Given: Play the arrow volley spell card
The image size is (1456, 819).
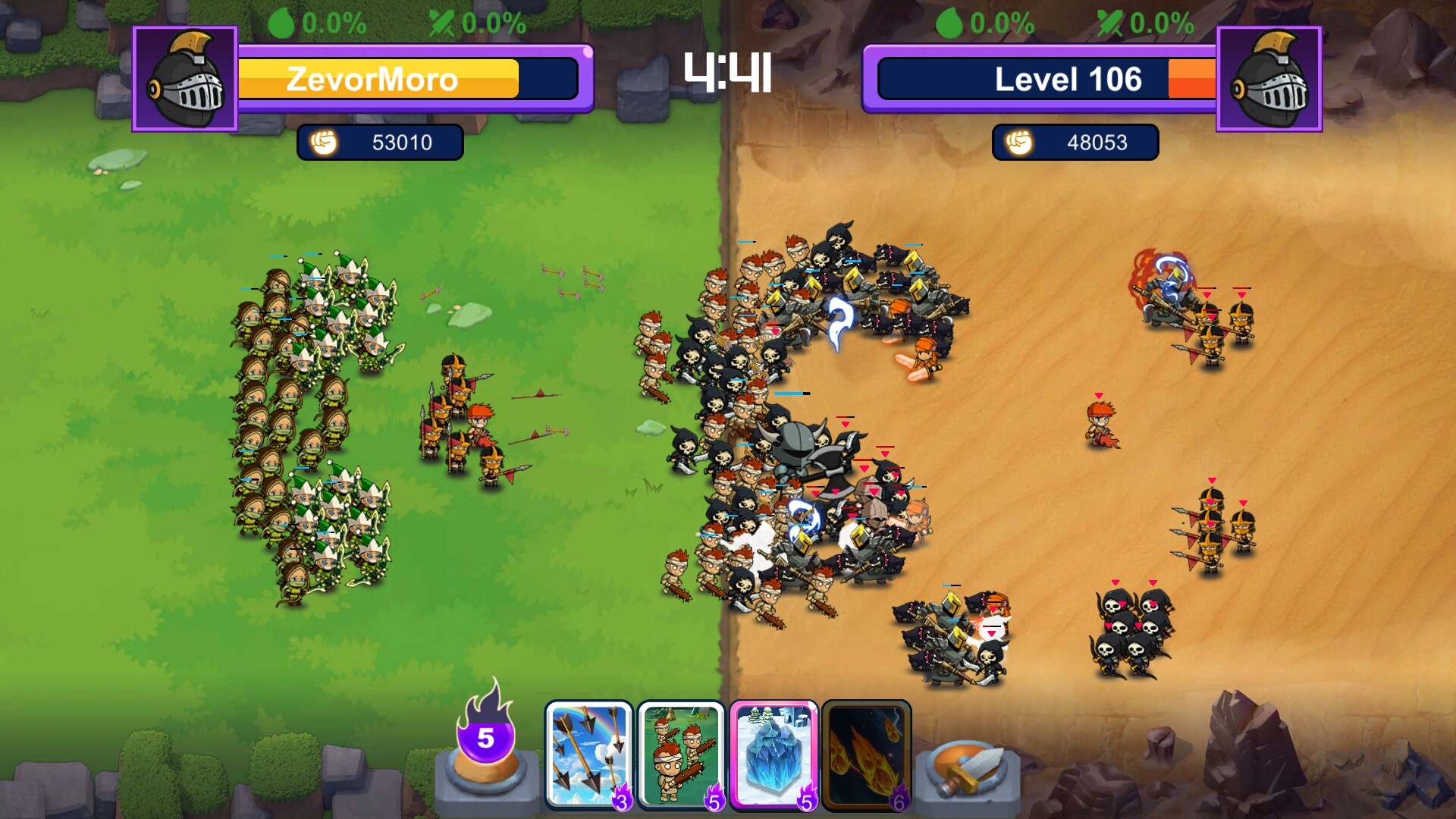Looking at the screenshot, I should [589, 751].
